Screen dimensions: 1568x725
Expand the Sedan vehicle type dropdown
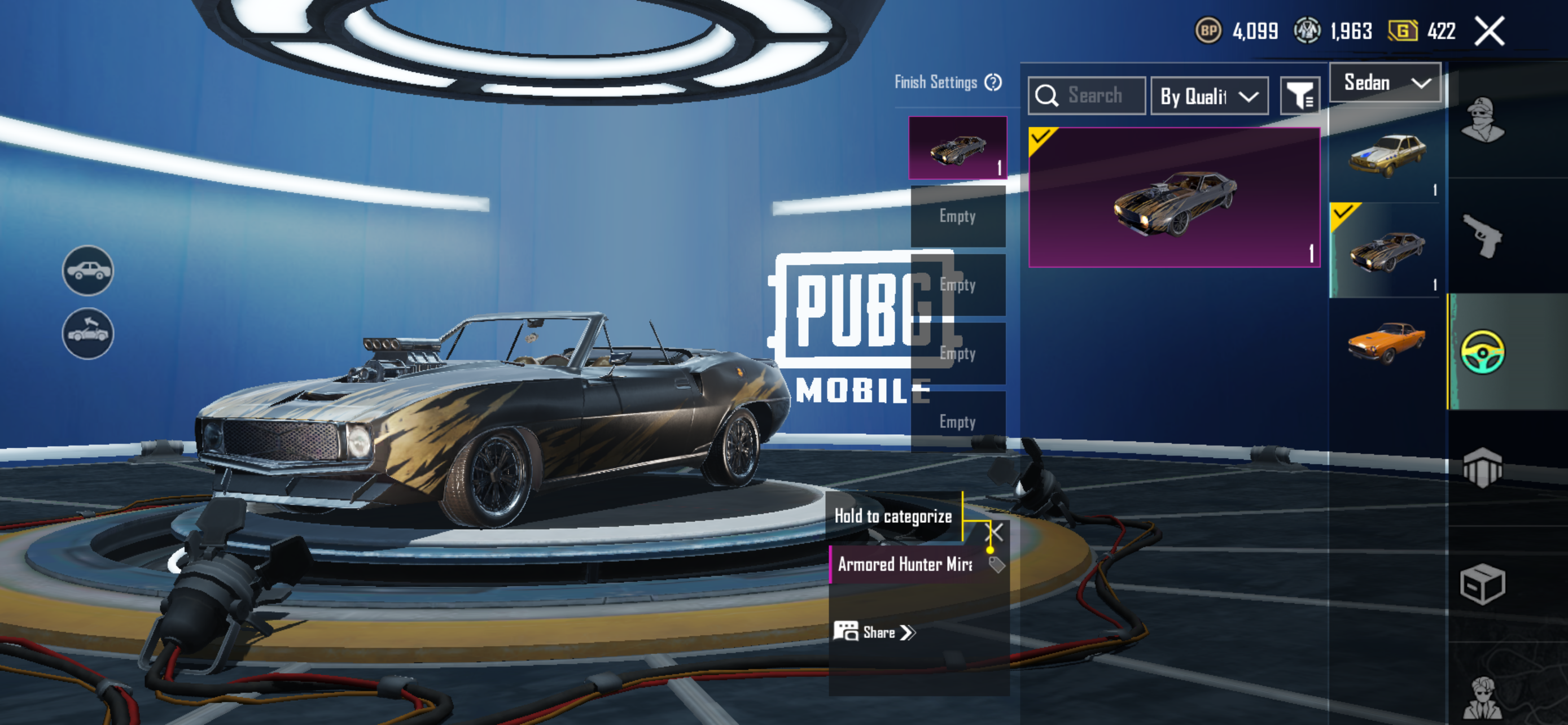(1385, 83)
